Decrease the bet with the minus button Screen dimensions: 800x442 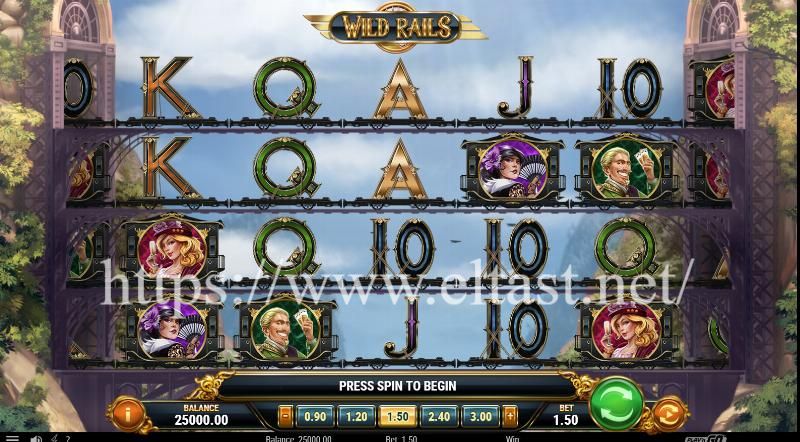click(286, 416)
